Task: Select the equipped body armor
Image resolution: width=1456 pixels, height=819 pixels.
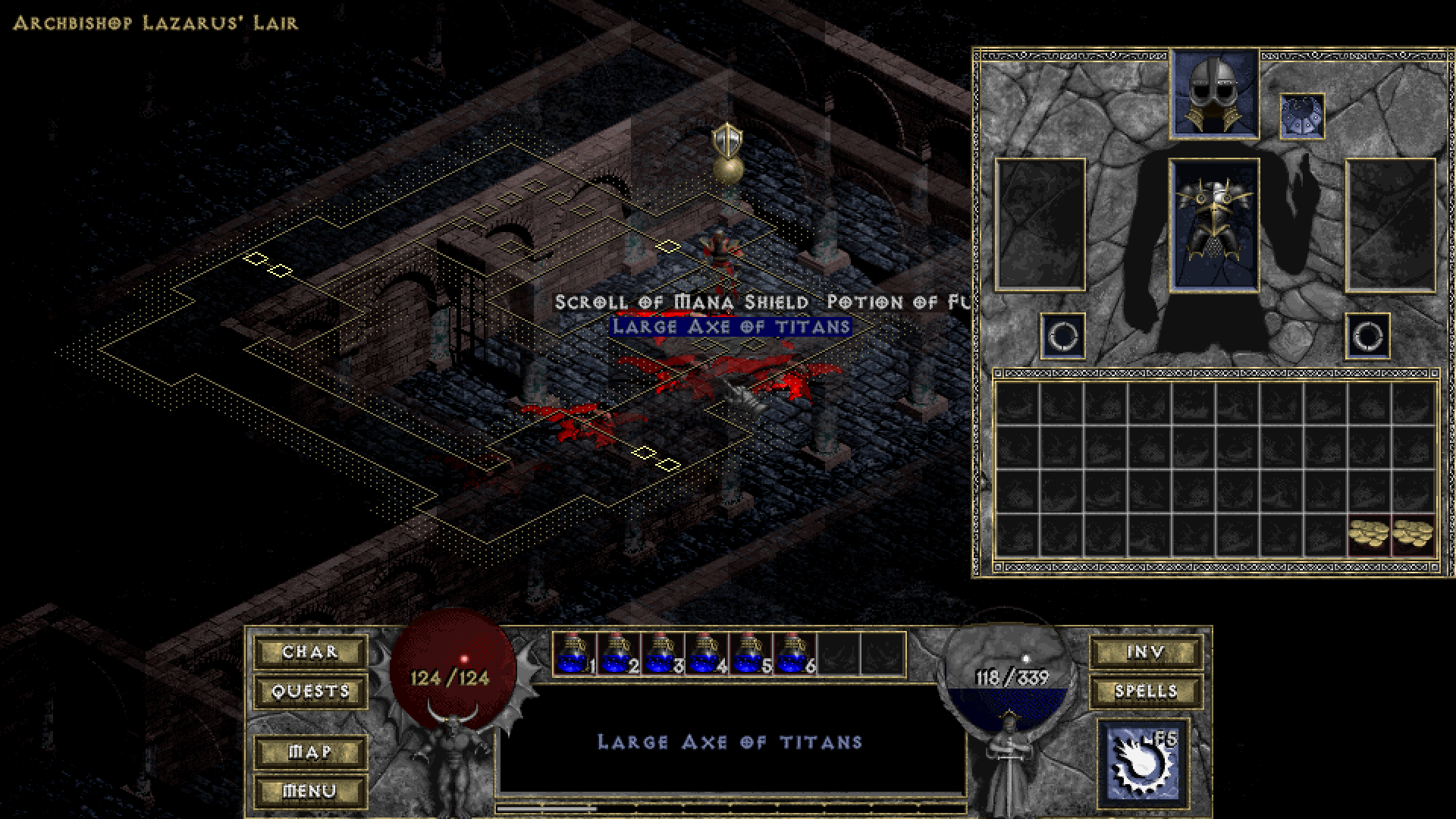Action: (x=1213, y=224)
